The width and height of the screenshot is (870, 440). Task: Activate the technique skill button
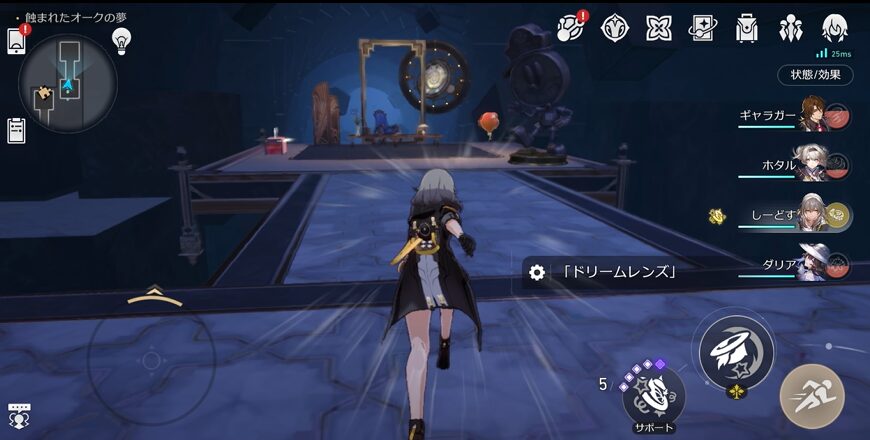(x=736, y=351)
